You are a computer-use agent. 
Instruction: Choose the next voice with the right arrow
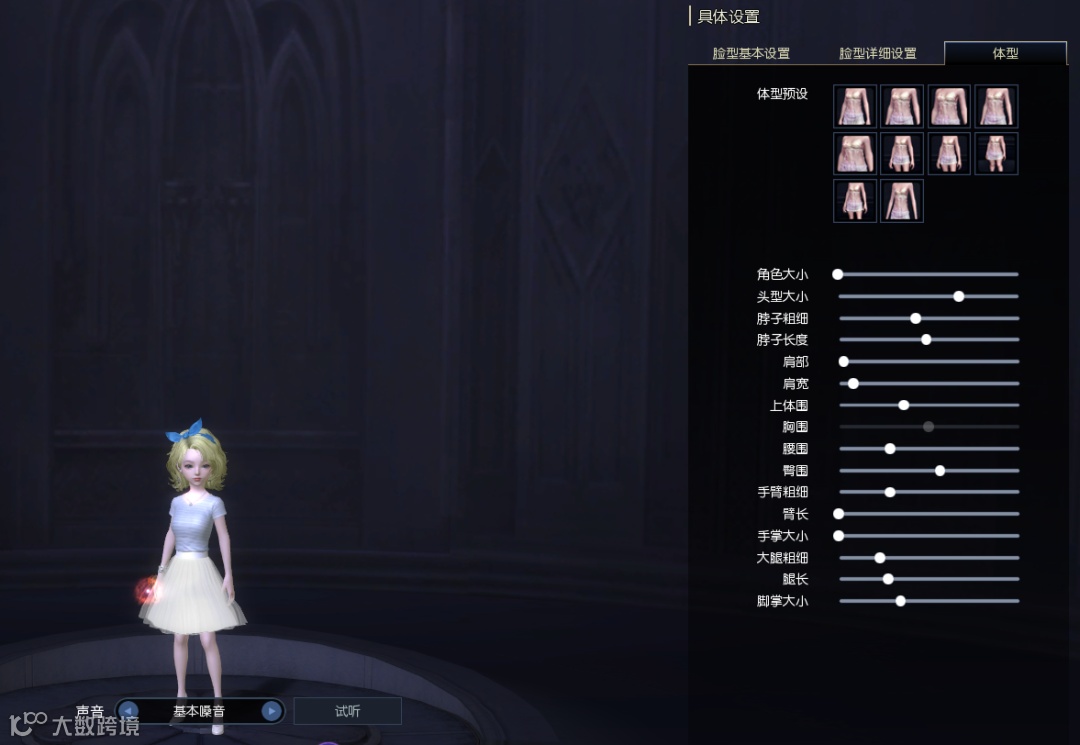[x=271, y=711]
